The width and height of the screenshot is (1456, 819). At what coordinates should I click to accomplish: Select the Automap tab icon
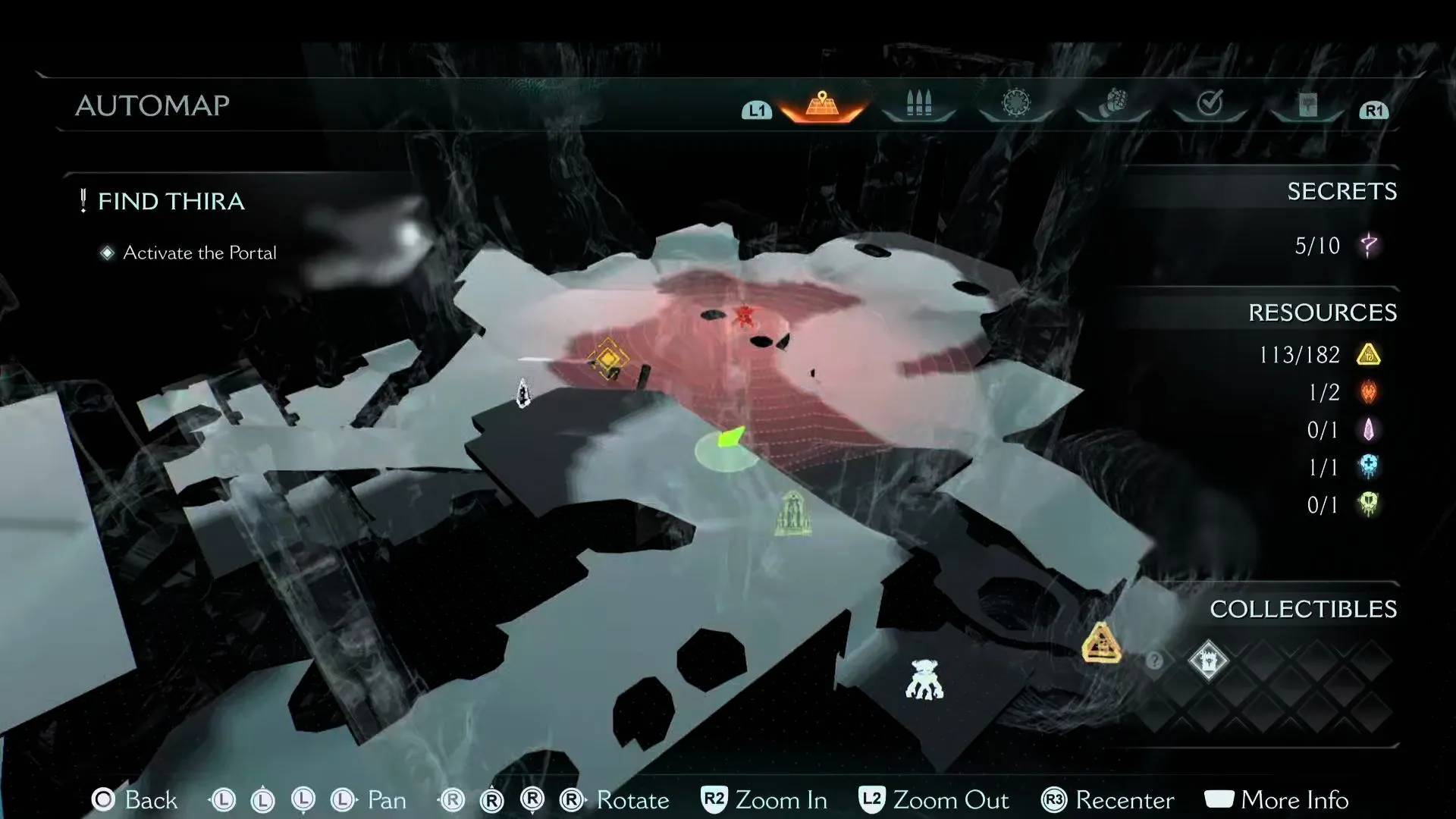[x=822, y=105]
